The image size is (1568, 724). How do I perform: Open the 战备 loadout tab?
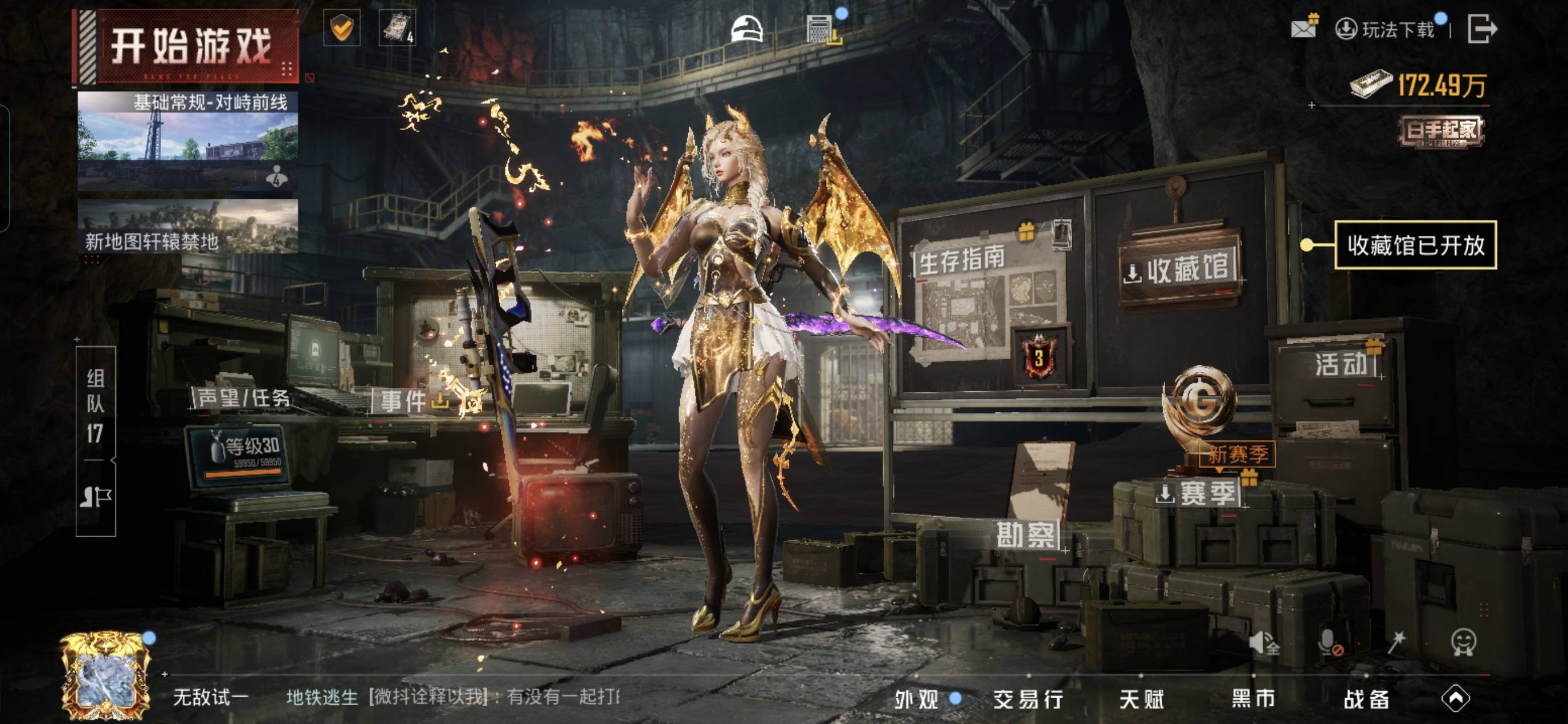tap(1366, 699)
